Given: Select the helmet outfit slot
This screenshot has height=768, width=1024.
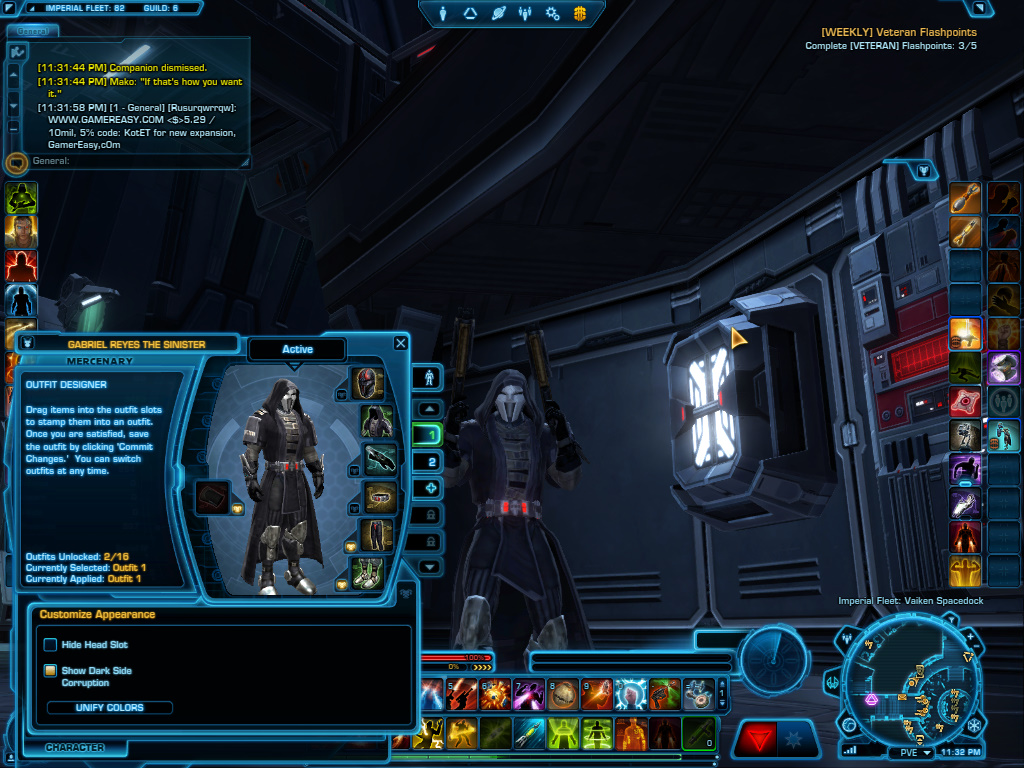Looking at the screenshot, I should point(368,383).
